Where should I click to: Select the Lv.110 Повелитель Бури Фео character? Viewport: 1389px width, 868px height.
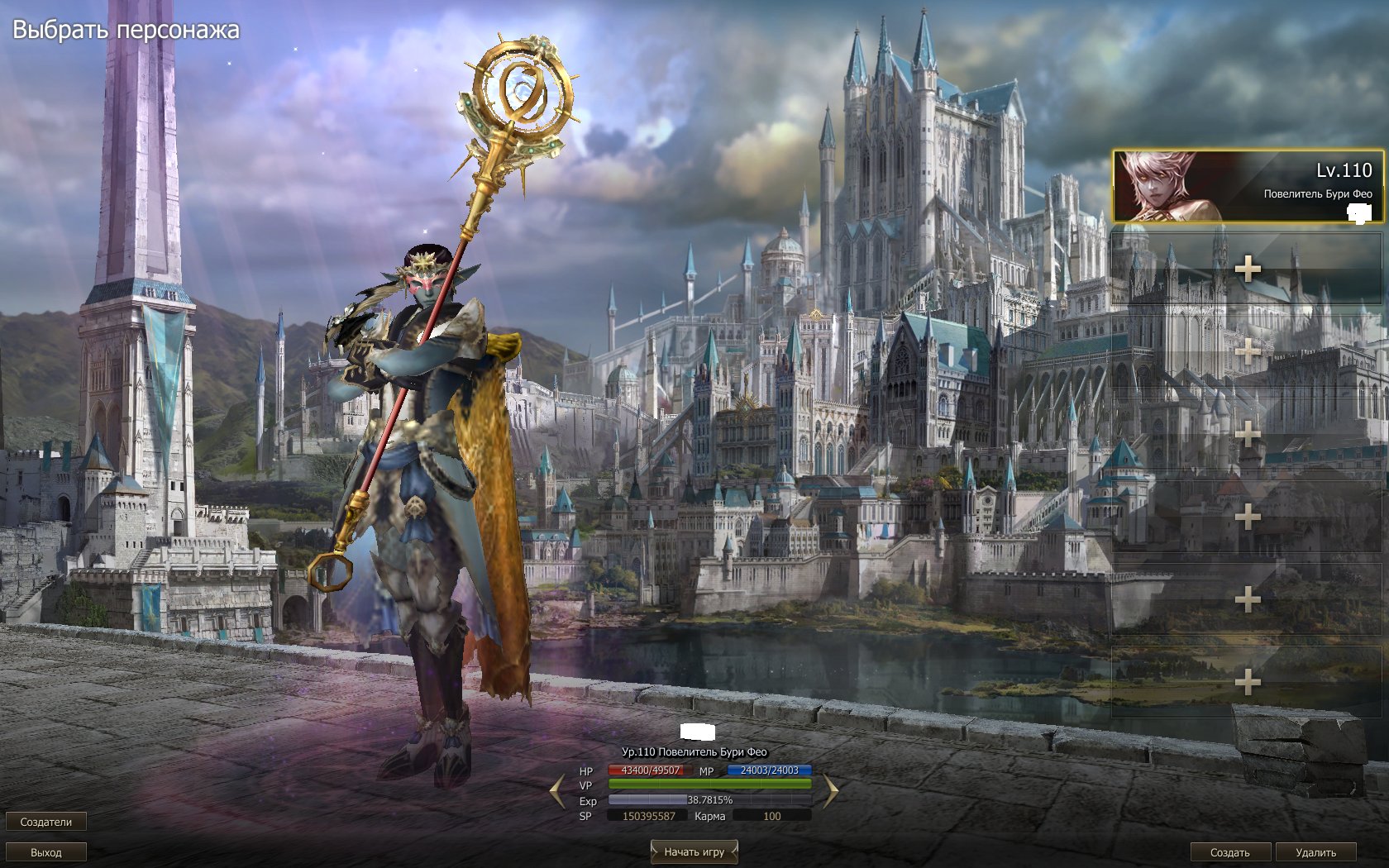1247,186
